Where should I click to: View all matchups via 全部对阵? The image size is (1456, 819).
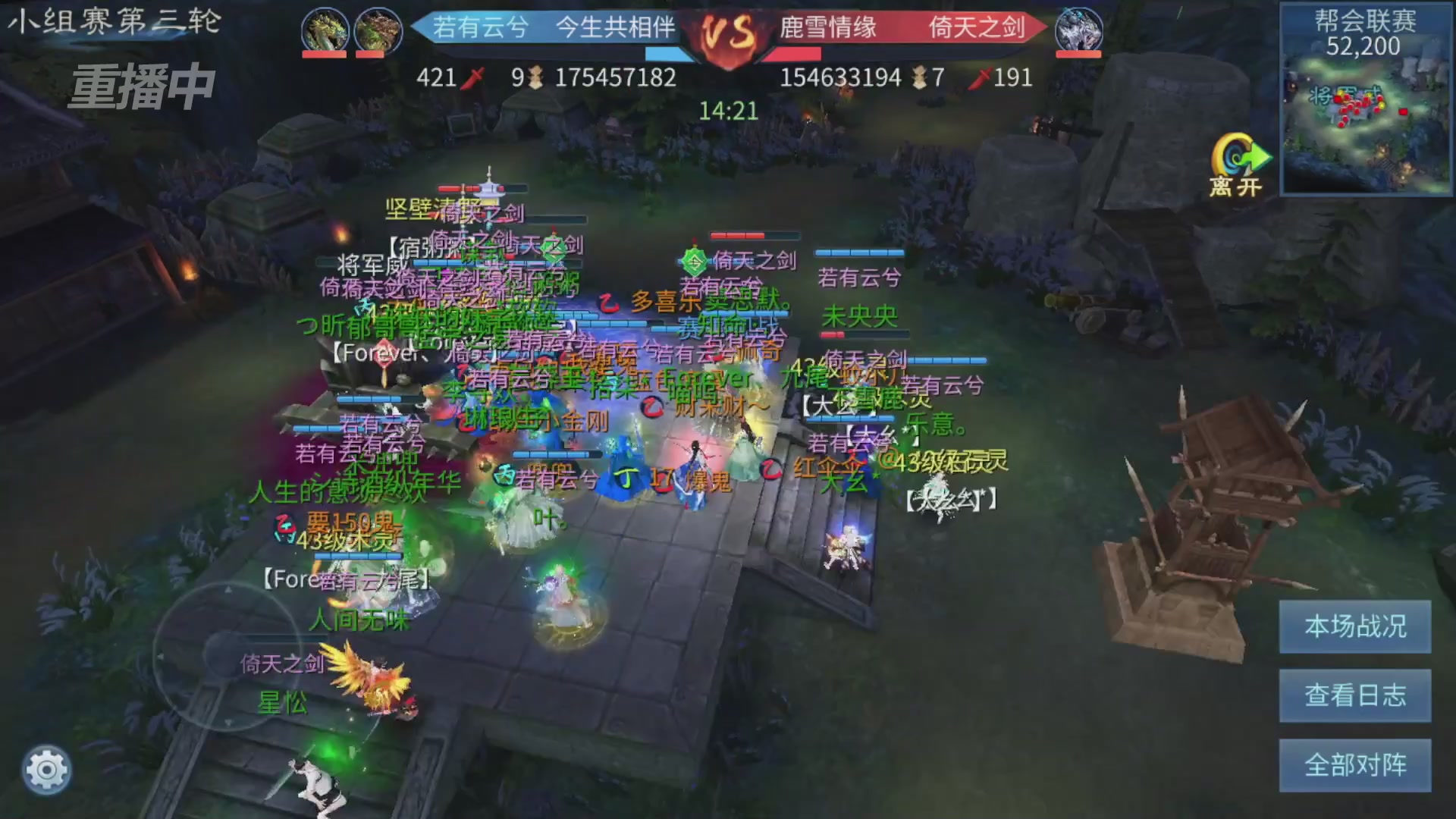[1354, 765]
